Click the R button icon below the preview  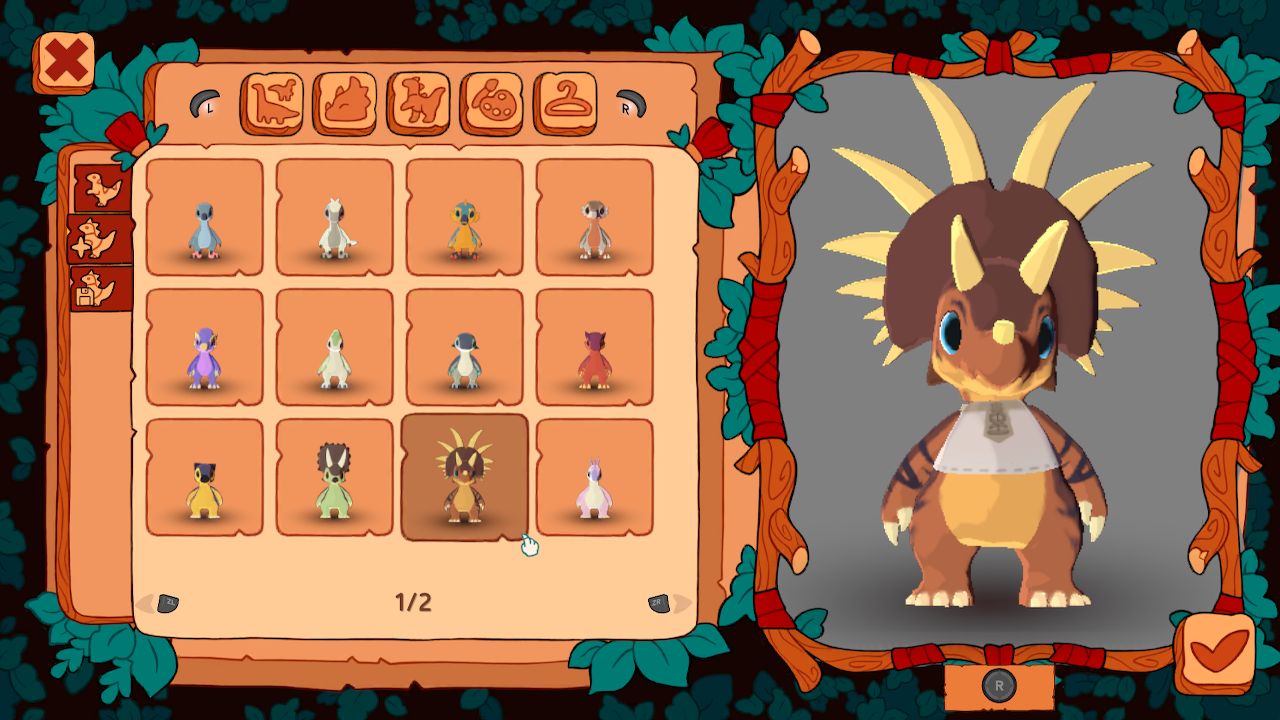pos(999,684)
